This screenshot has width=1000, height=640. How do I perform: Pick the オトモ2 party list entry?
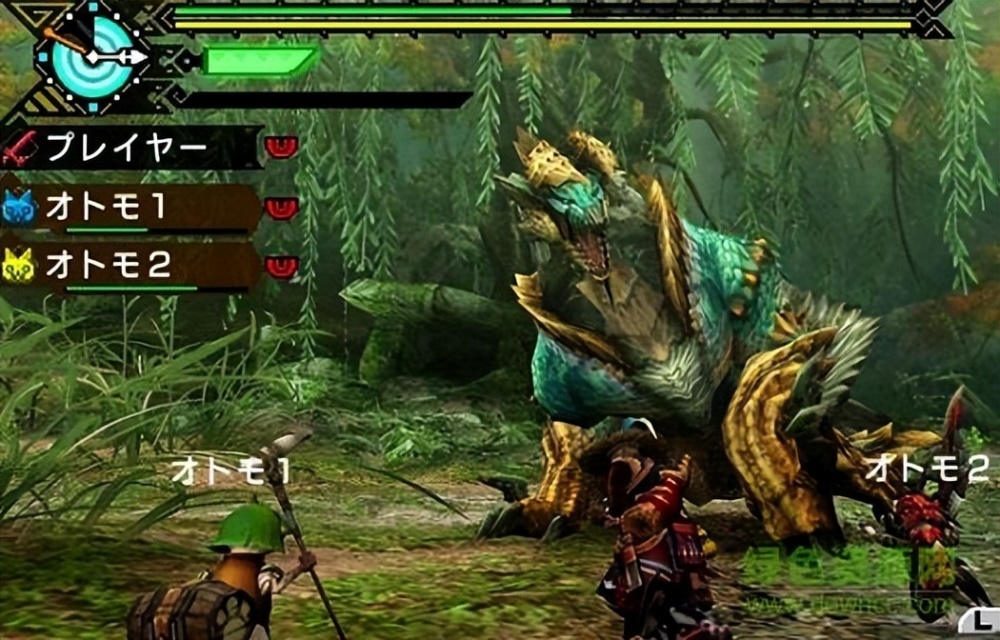pyautogui.click(x=130, y=265)
